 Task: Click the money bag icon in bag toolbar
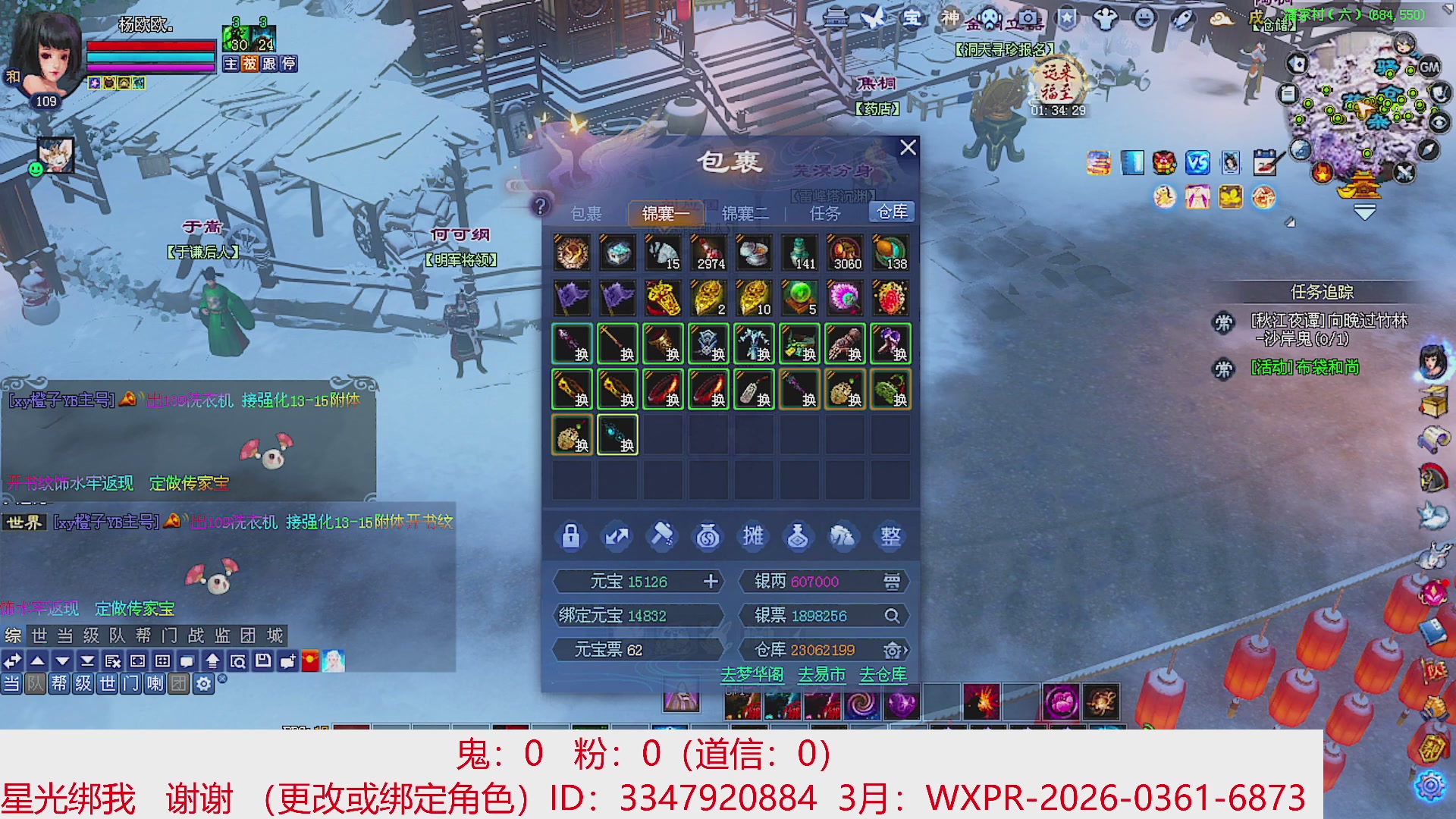(x=708, y=536)
